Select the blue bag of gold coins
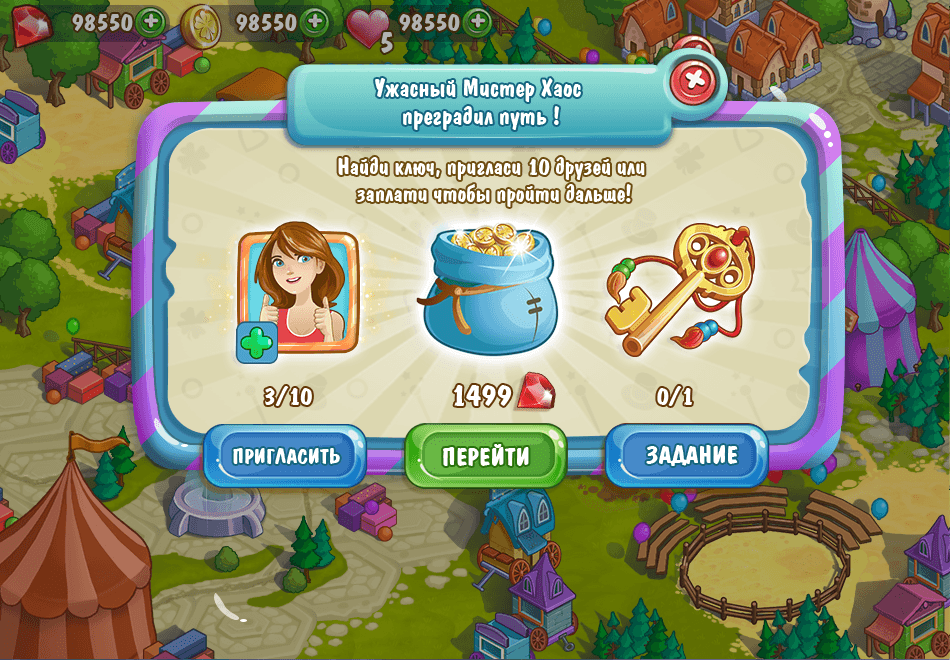Viewport: 950px width, 660px height. tap(486, 291)
